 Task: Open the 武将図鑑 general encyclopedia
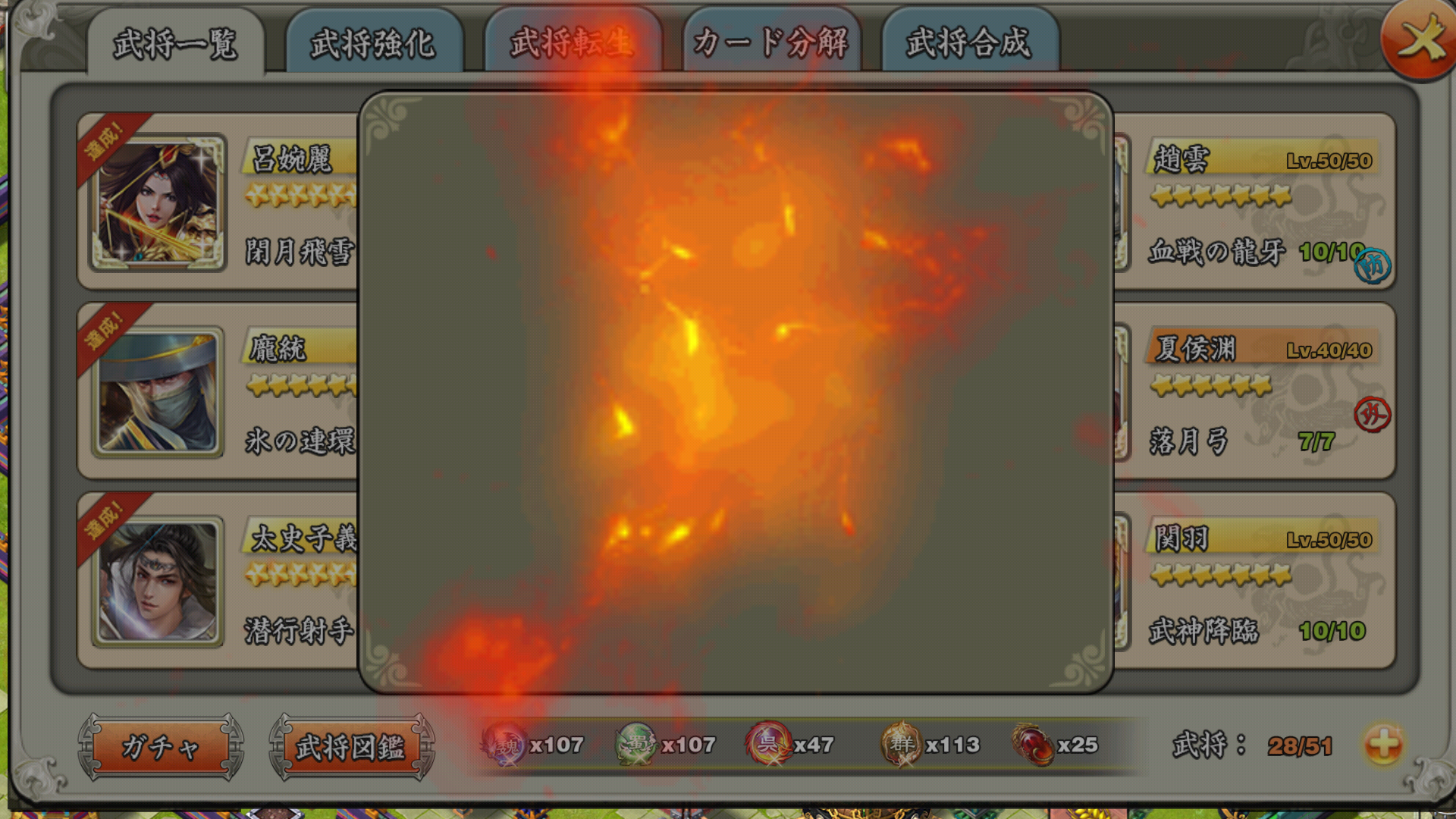point(353,745)
